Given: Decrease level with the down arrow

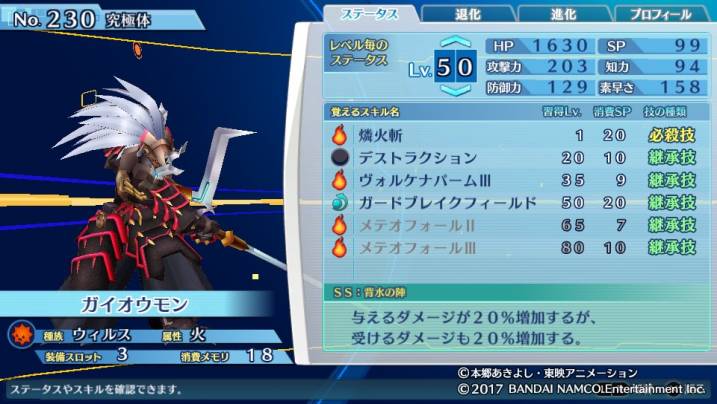Looking at the screenshot, I should pos(455,91).
